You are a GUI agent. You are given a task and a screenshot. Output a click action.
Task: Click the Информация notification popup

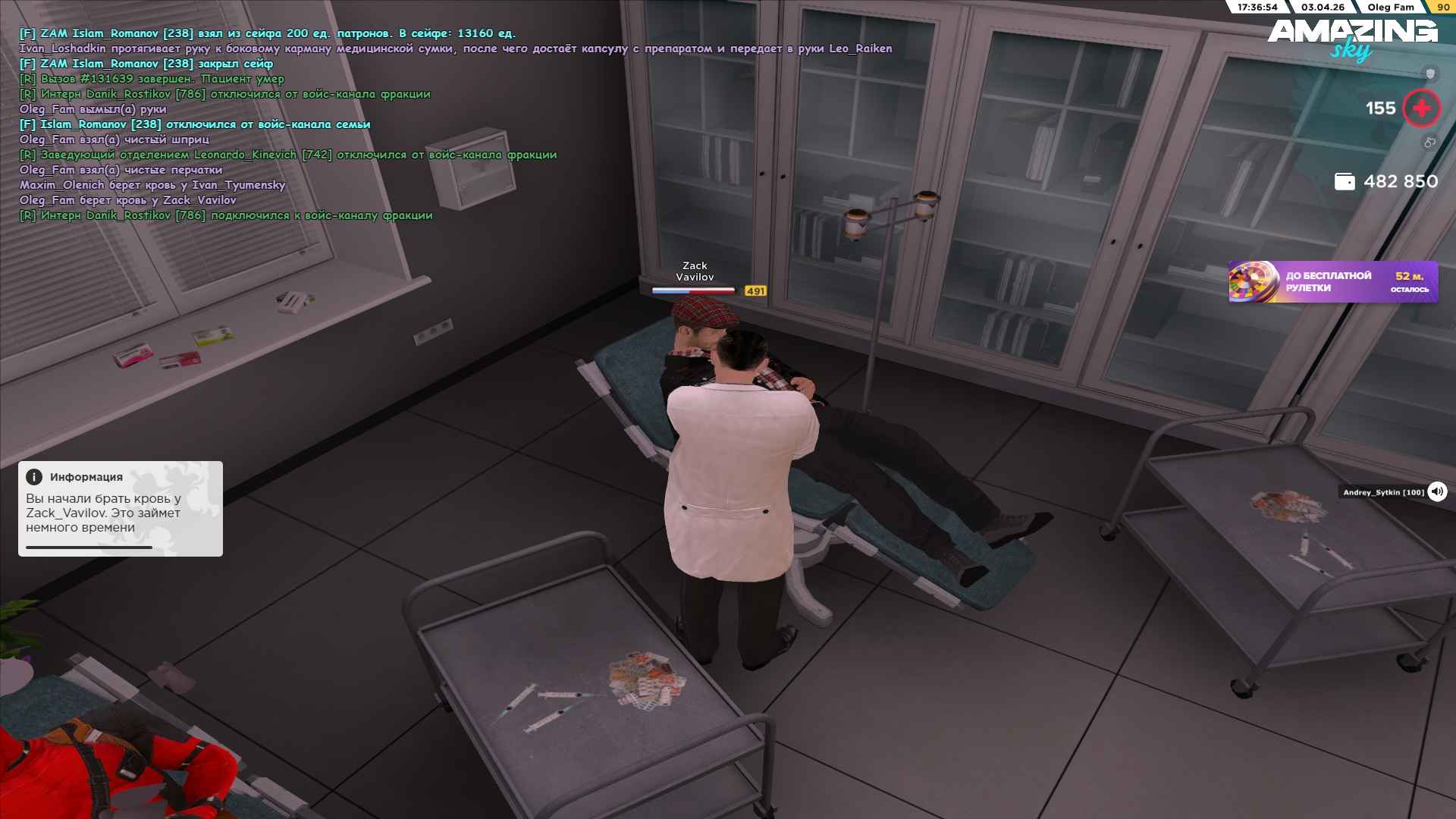121,508
